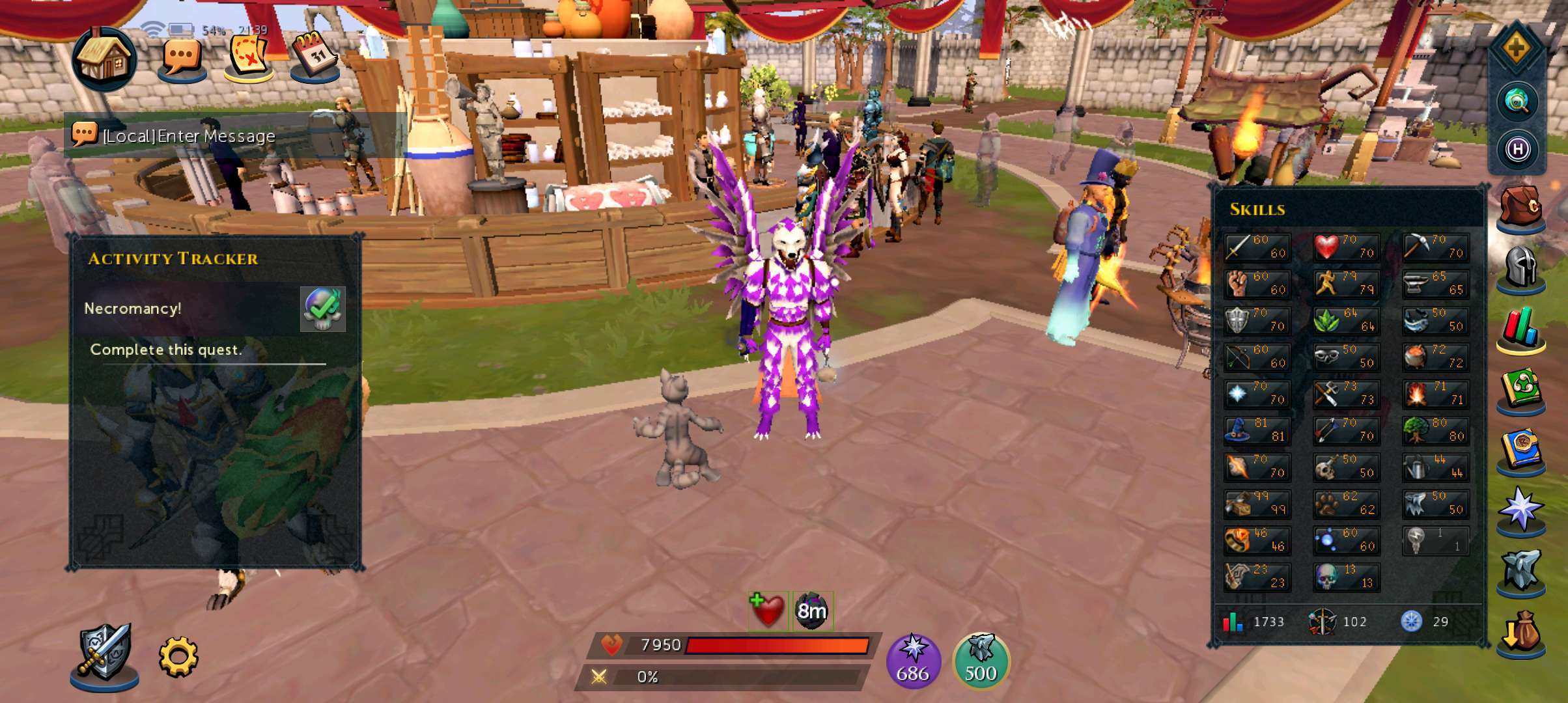The image size is (1568, 703).
Task: Open the blue spellbook tab
Action: 1521,450
